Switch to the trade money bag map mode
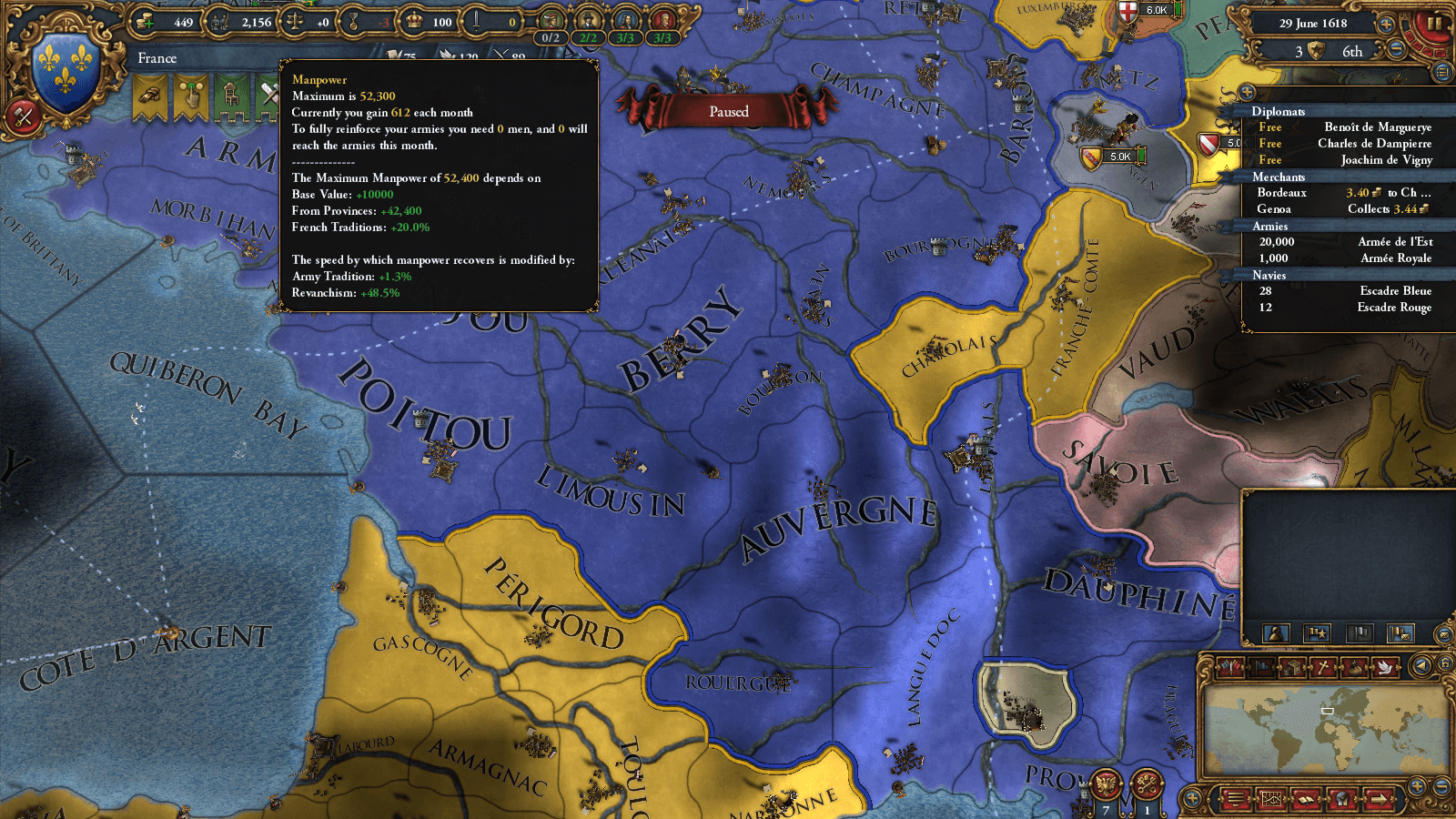Screen dimensions: 1456x819 [x=1355, y=667]
